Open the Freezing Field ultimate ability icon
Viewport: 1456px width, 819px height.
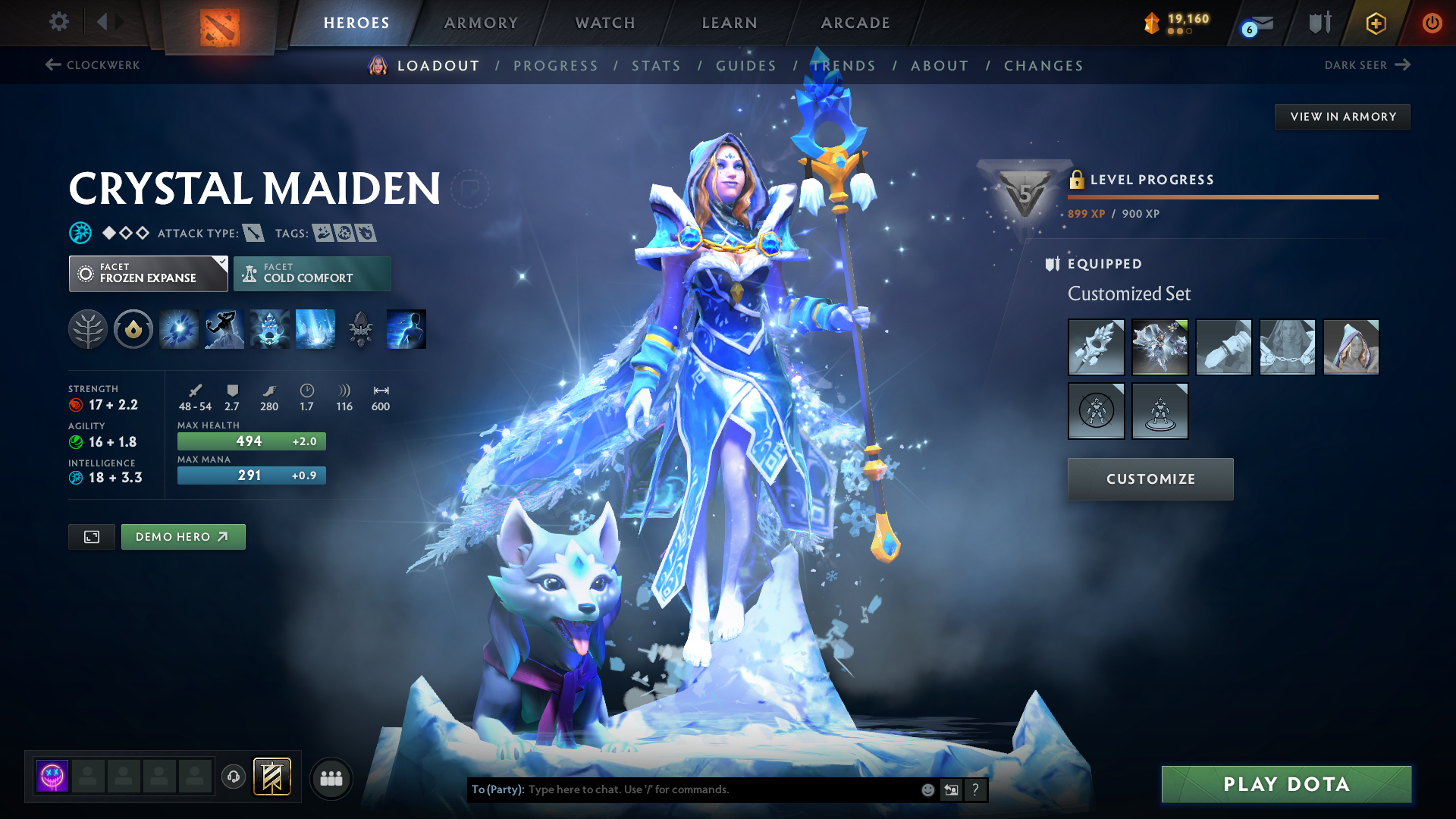(315, 328)
